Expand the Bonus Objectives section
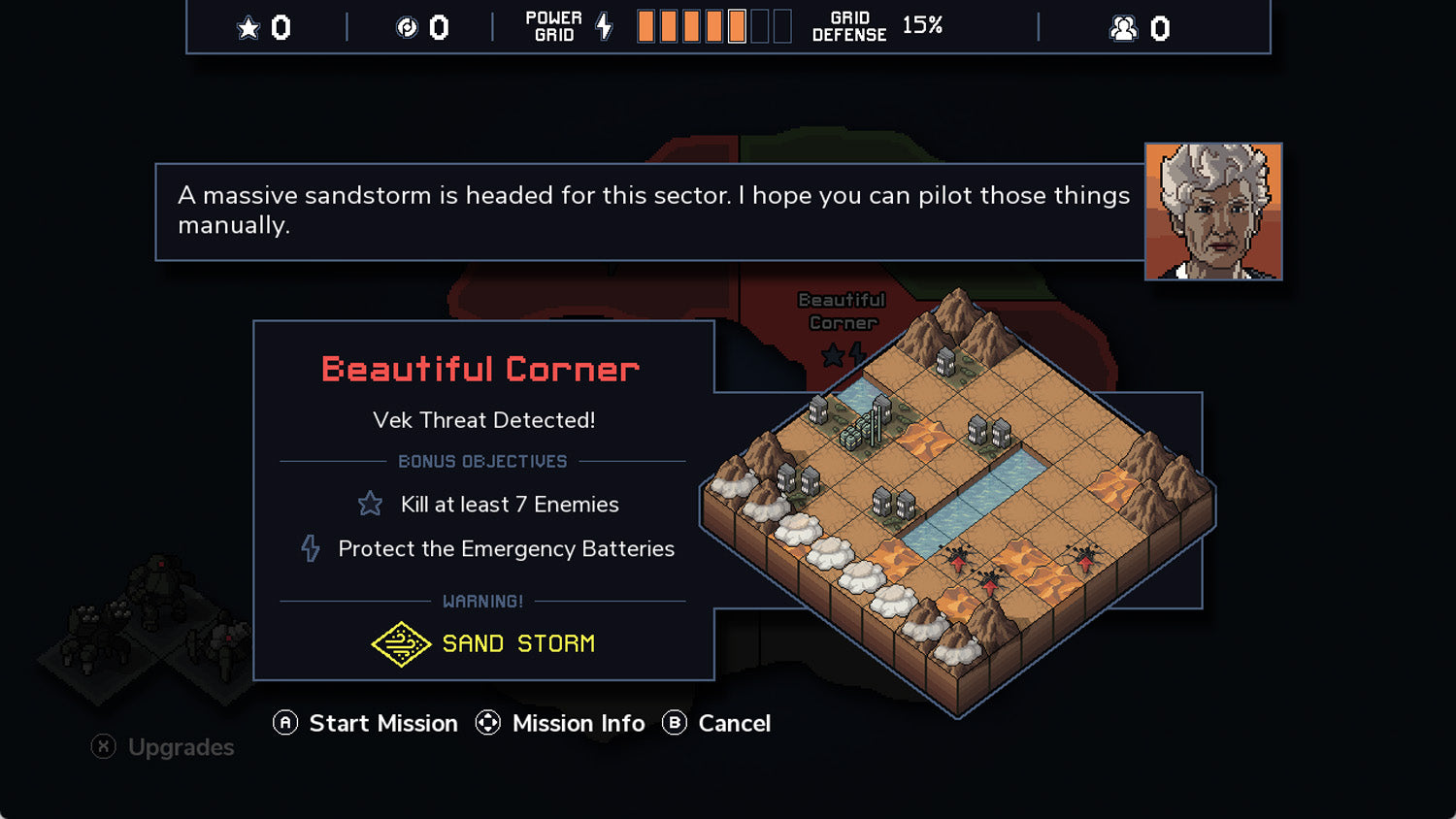 (483, 461)
